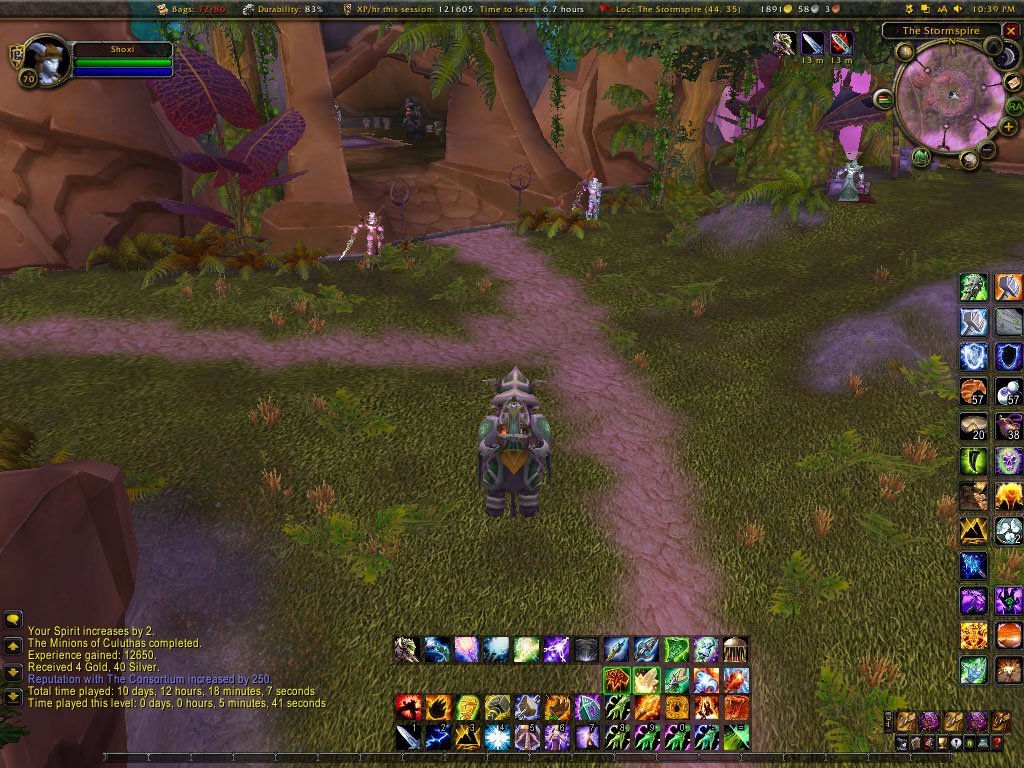
Task: Zoom in the minimap with plus button
Action: [x=1009, y=127]
